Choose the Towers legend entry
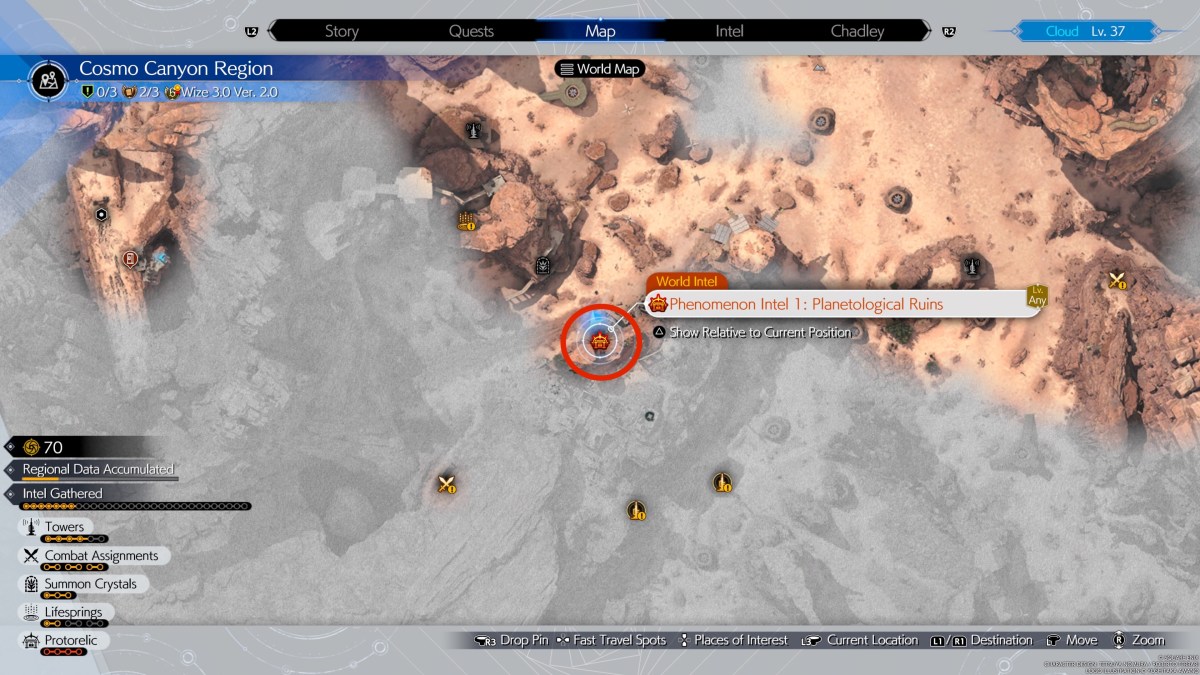The height and width of the screenshot is (675, 1200). 64,527
